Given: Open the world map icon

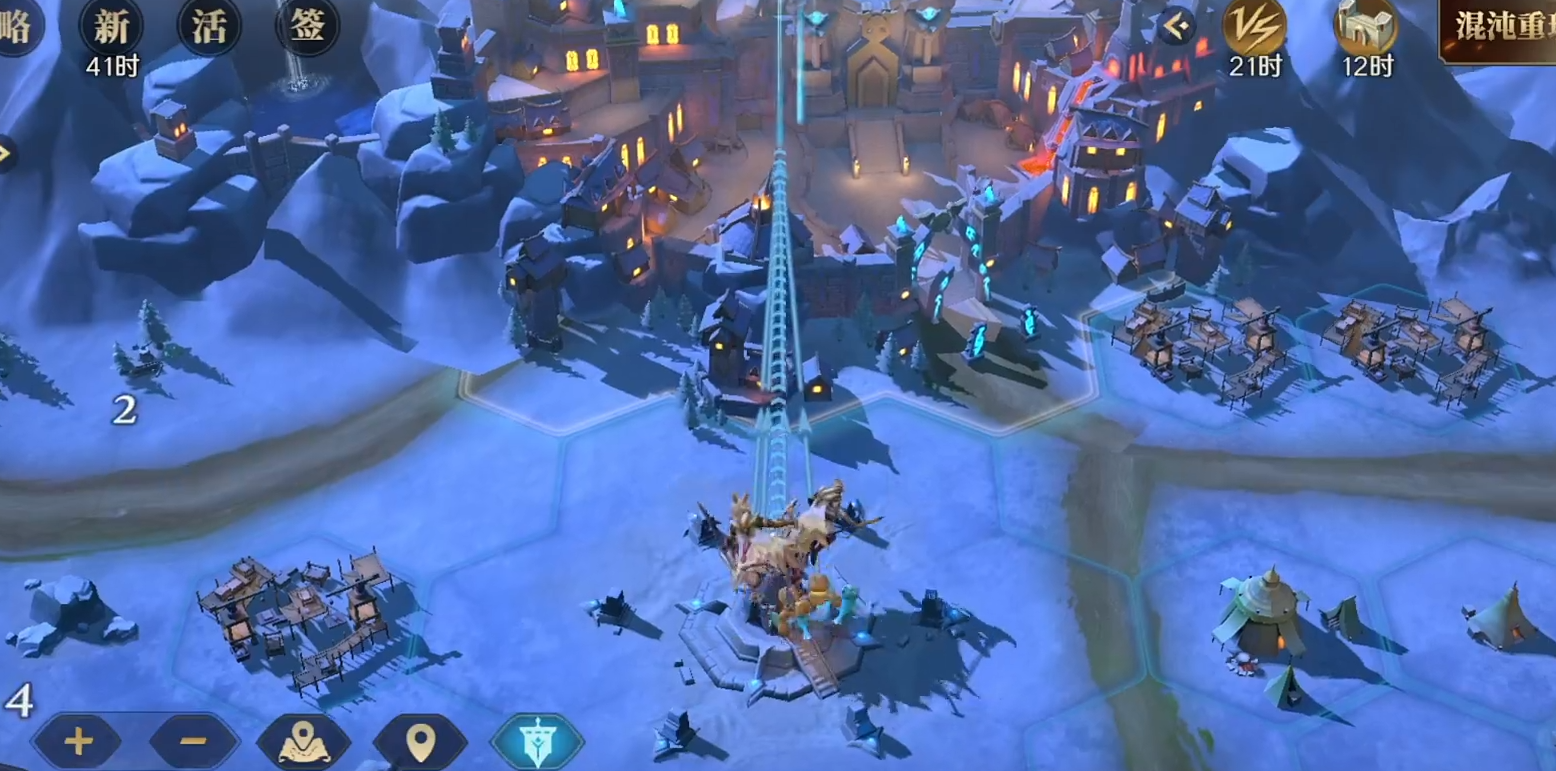Looking at the screenshot, I should pyautogui.click(x=304, y=741).
